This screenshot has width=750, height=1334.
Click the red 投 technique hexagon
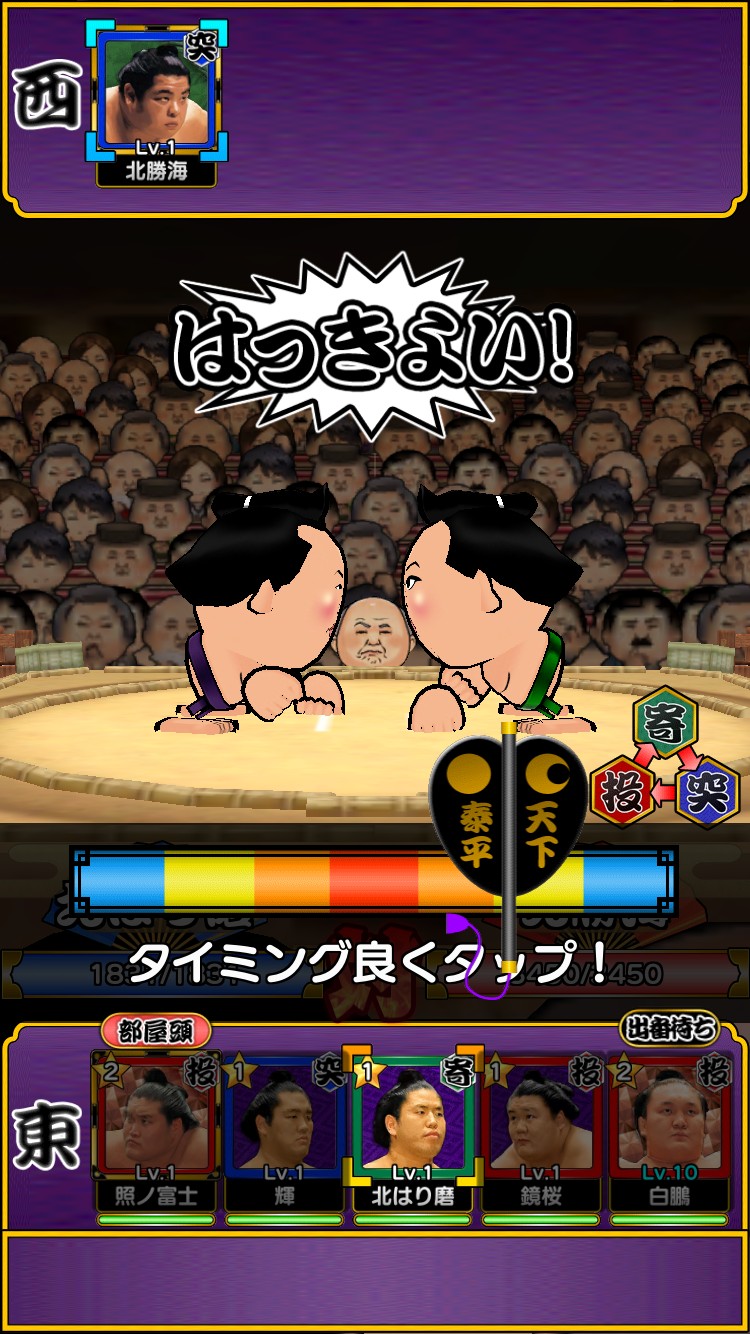(622, 791)
